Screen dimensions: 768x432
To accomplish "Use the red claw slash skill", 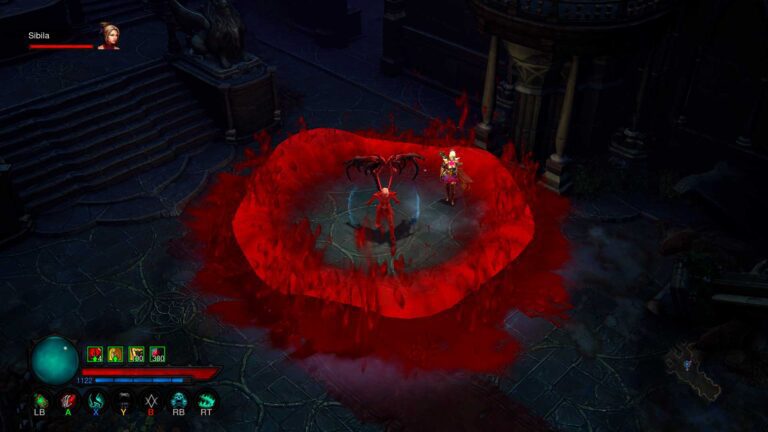I will [x=68, y=400].
